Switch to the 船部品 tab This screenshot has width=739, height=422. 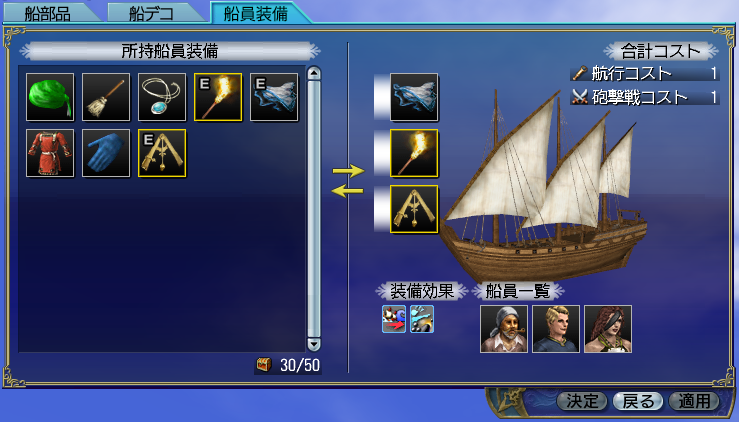pyautogui.click(x=47, y=13)
